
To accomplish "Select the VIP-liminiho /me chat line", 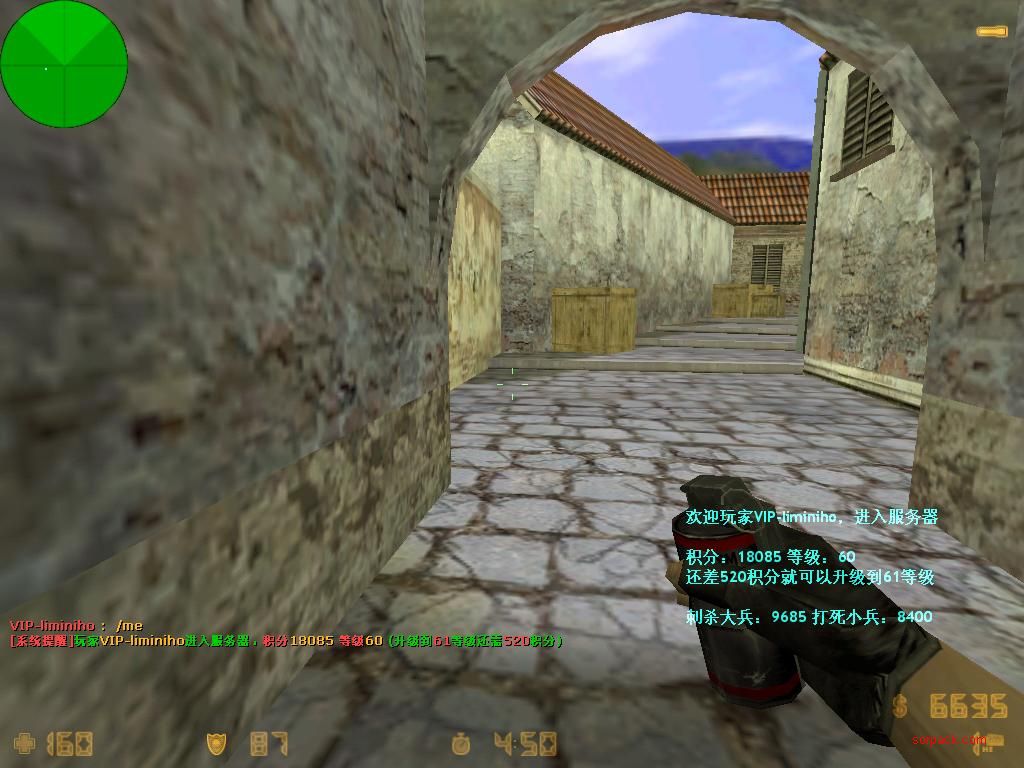I will pyautogui.click(x=76, y=626).
